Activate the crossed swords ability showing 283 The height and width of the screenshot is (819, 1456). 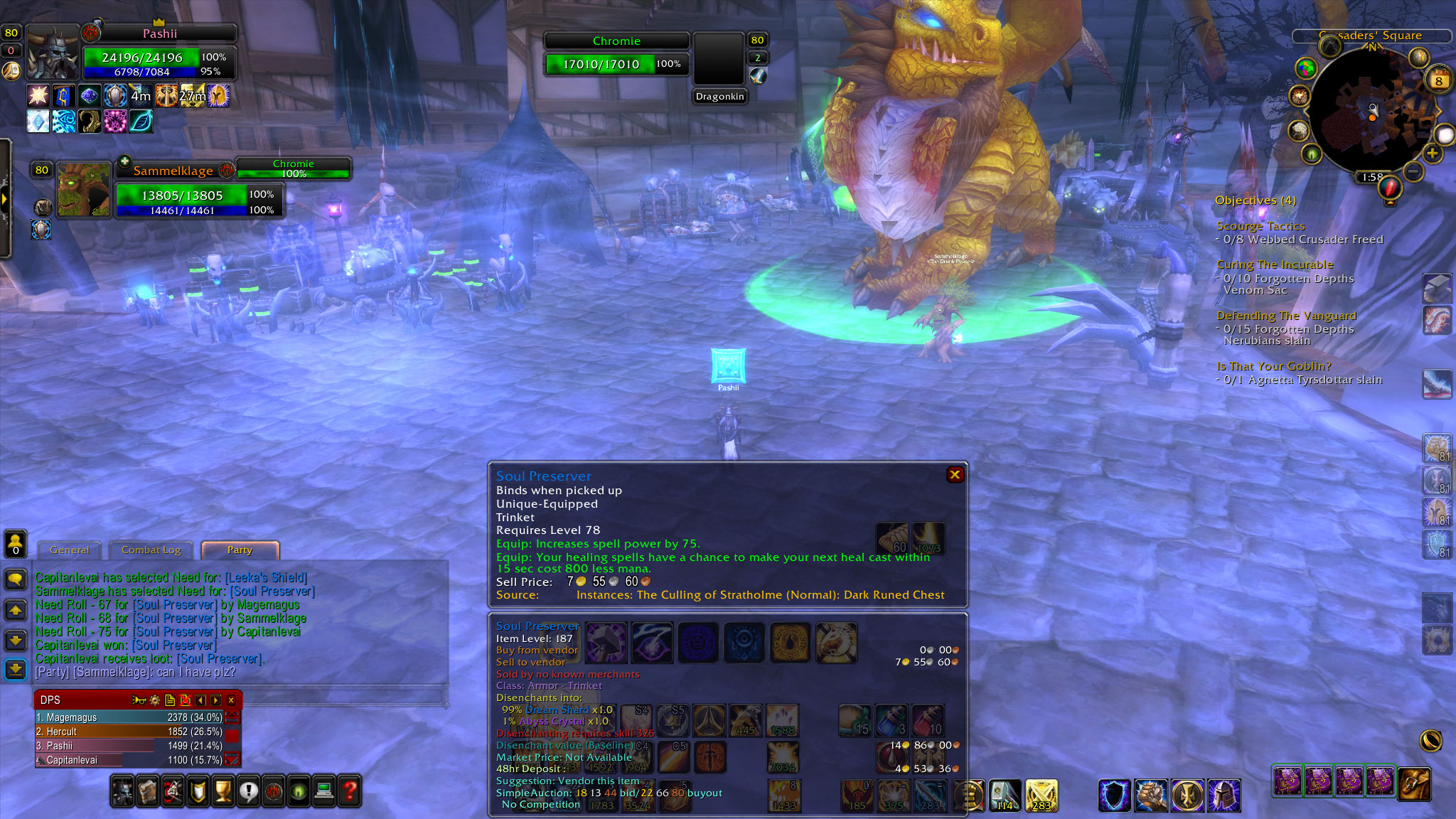click(1041, 796)
